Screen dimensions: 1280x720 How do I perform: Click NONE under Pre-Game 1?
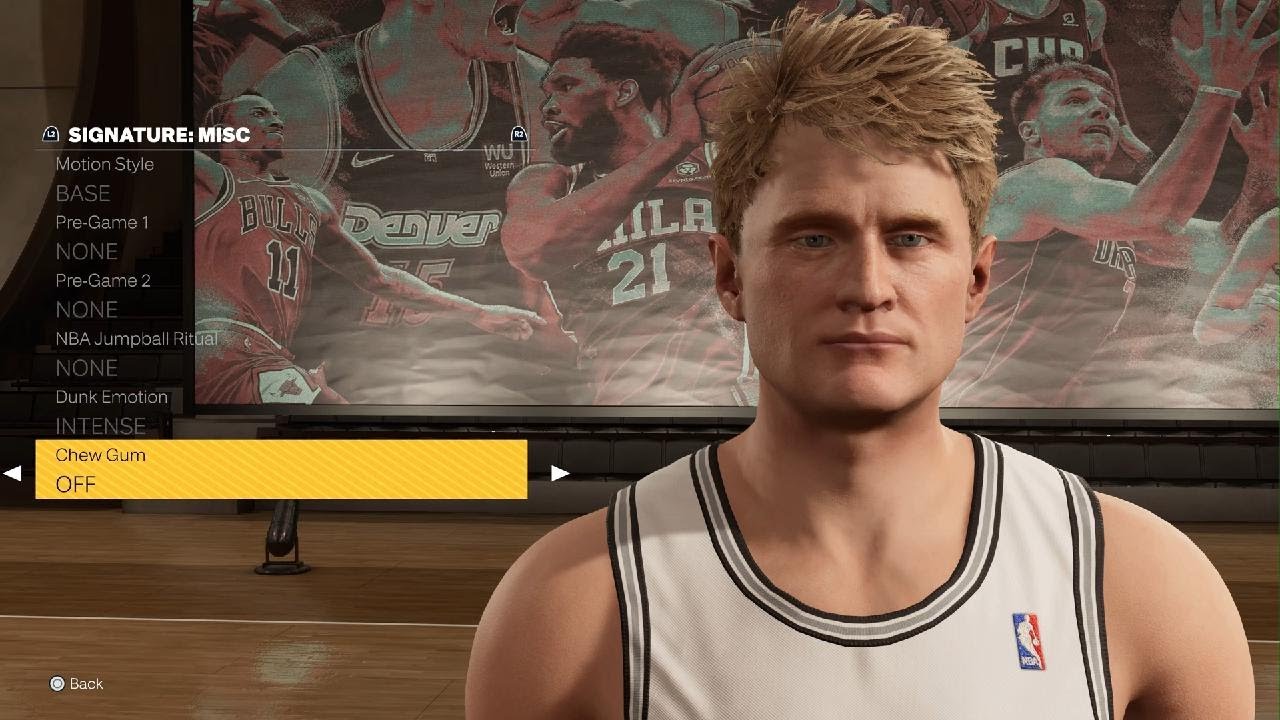point(88,251)
